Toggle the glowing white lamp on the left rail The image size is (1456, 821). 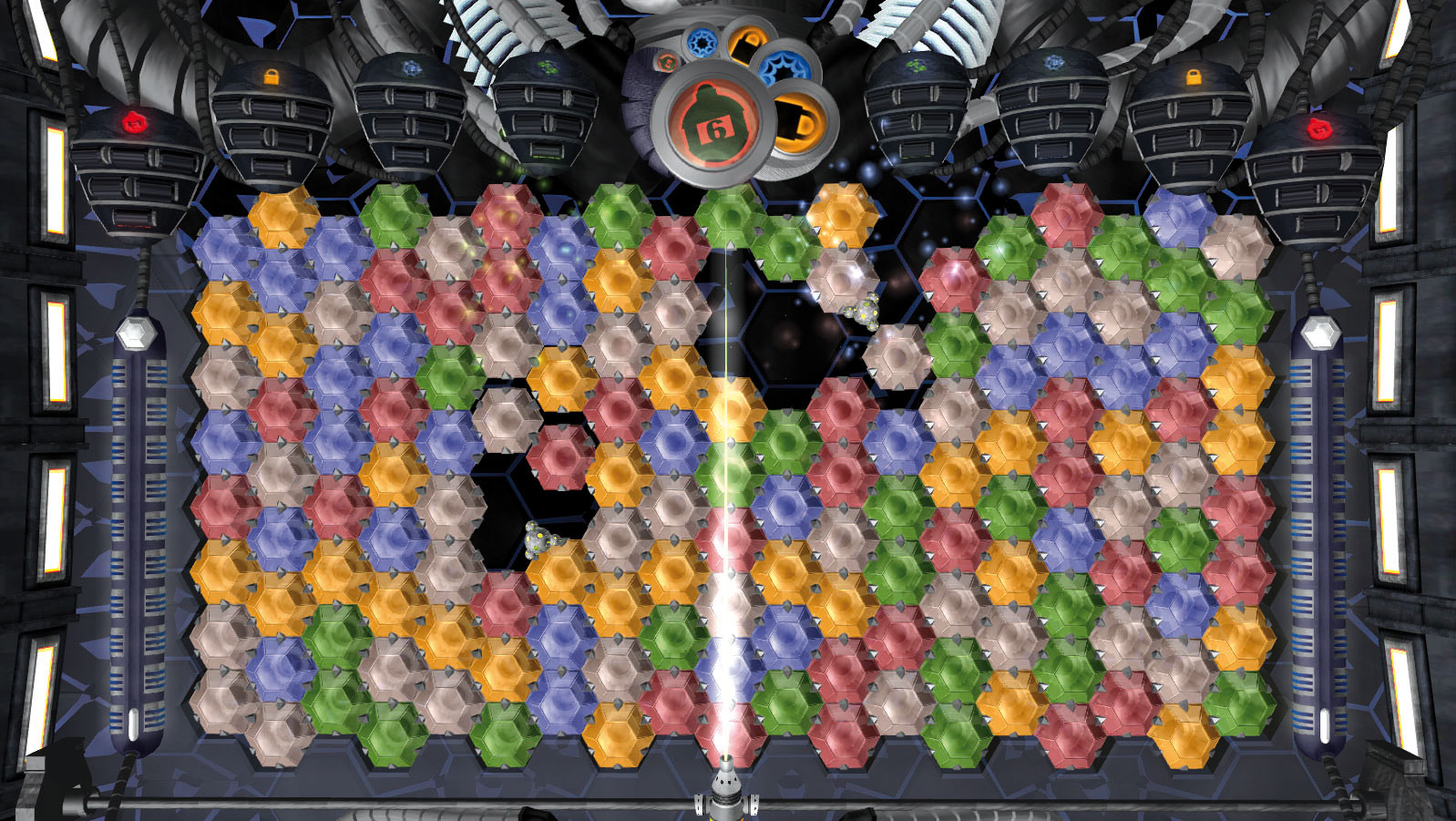(138, 335)
